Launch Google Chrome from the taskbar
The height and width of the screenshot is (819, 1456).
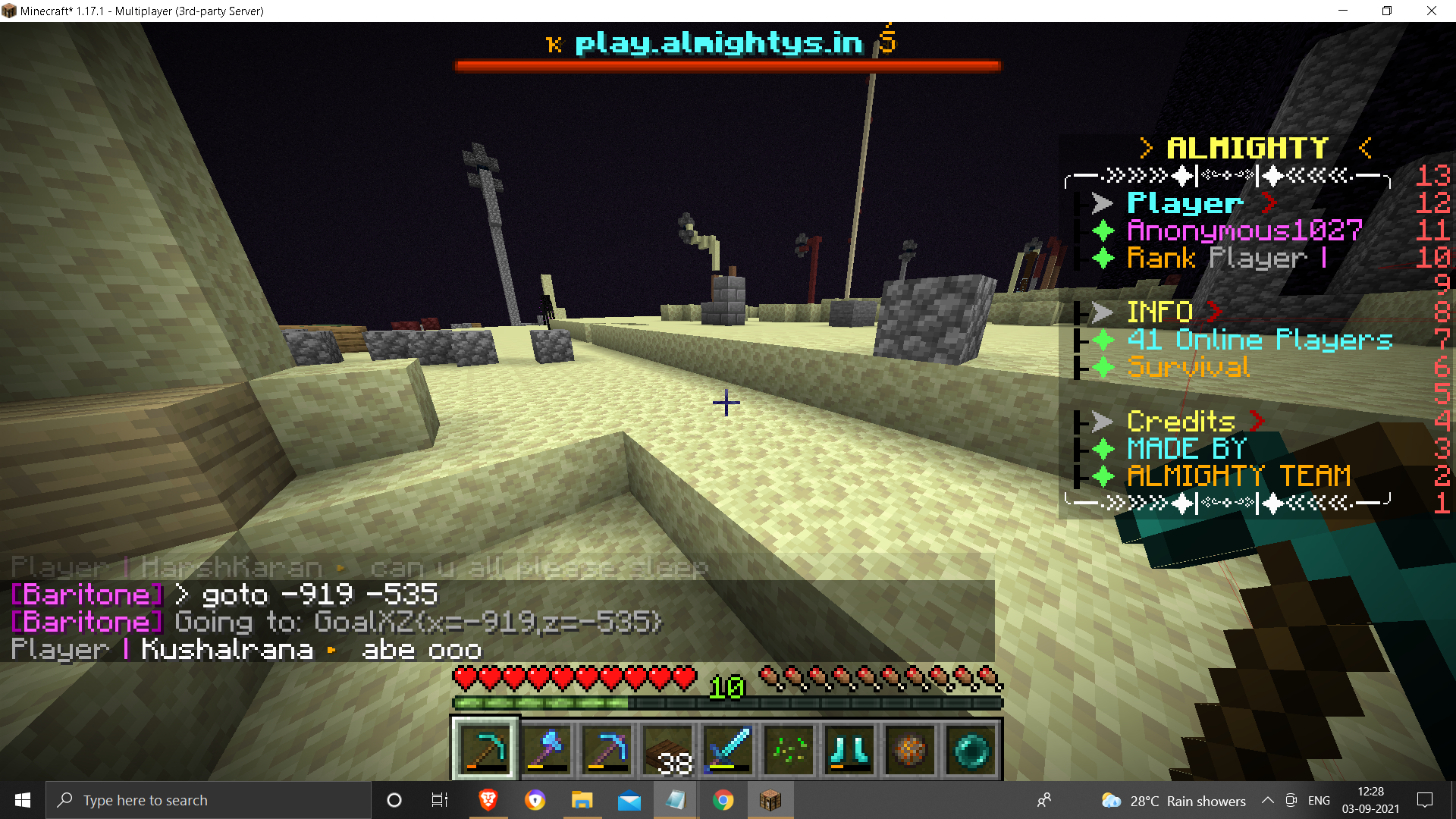[x=723, y=800]
